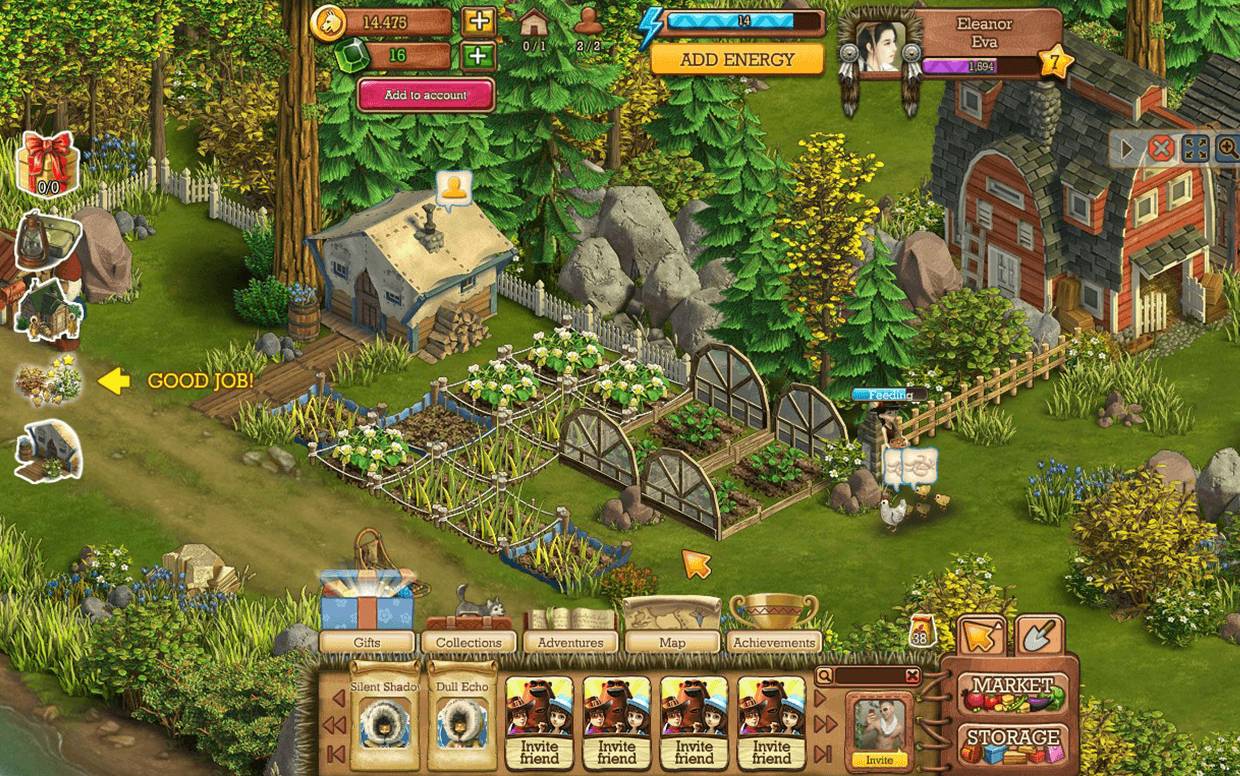The width and height of the screenshot is (1240, 776).
Task: Visit neighbor Silent Shadow
Action: tap(385, 715)
